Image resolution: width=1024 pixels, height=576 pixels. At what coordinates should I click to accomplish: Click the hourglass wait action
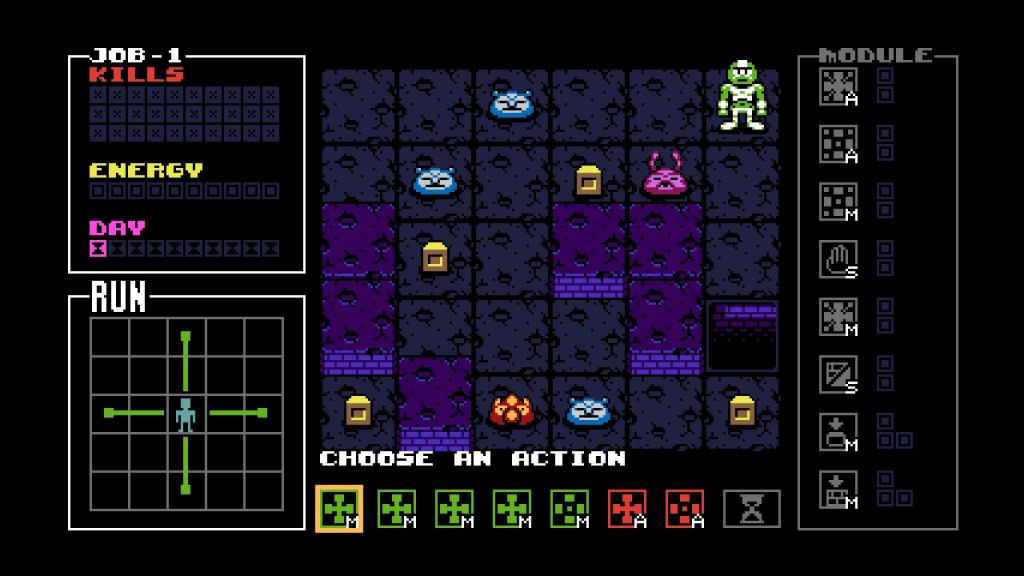tap(751, 509)
